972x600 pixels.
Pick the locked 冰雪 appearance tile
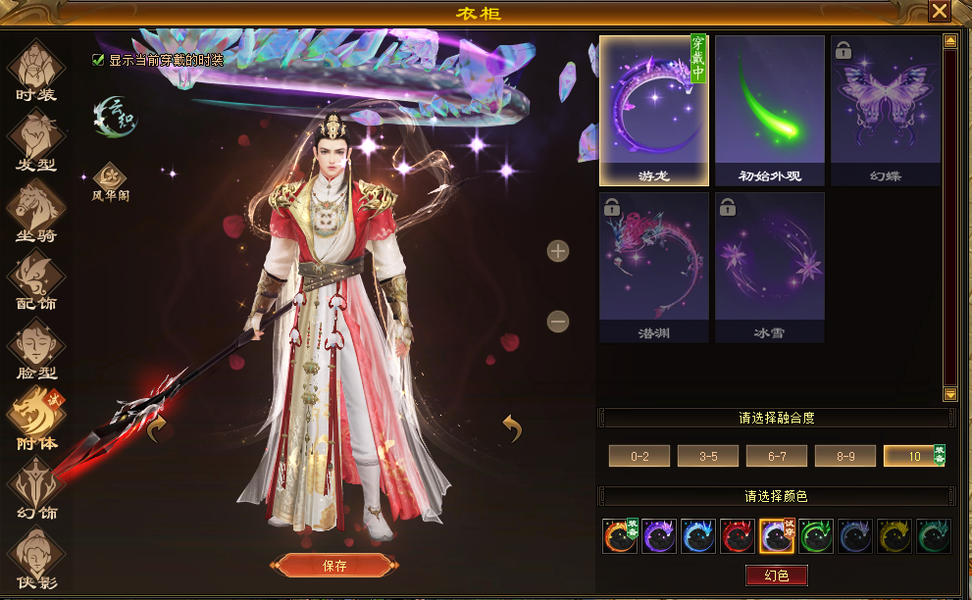pyautogui.click(x=769, y=267)
